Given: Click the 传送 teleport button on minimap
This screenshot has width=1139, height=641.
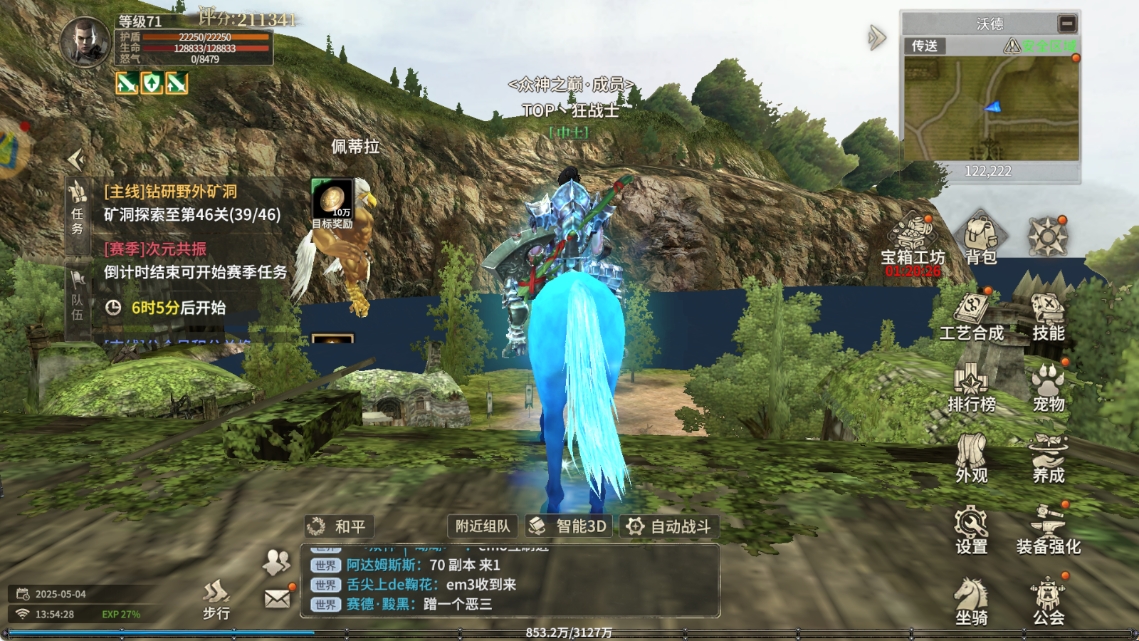Looking at the screenshot, I should [922, 46].
